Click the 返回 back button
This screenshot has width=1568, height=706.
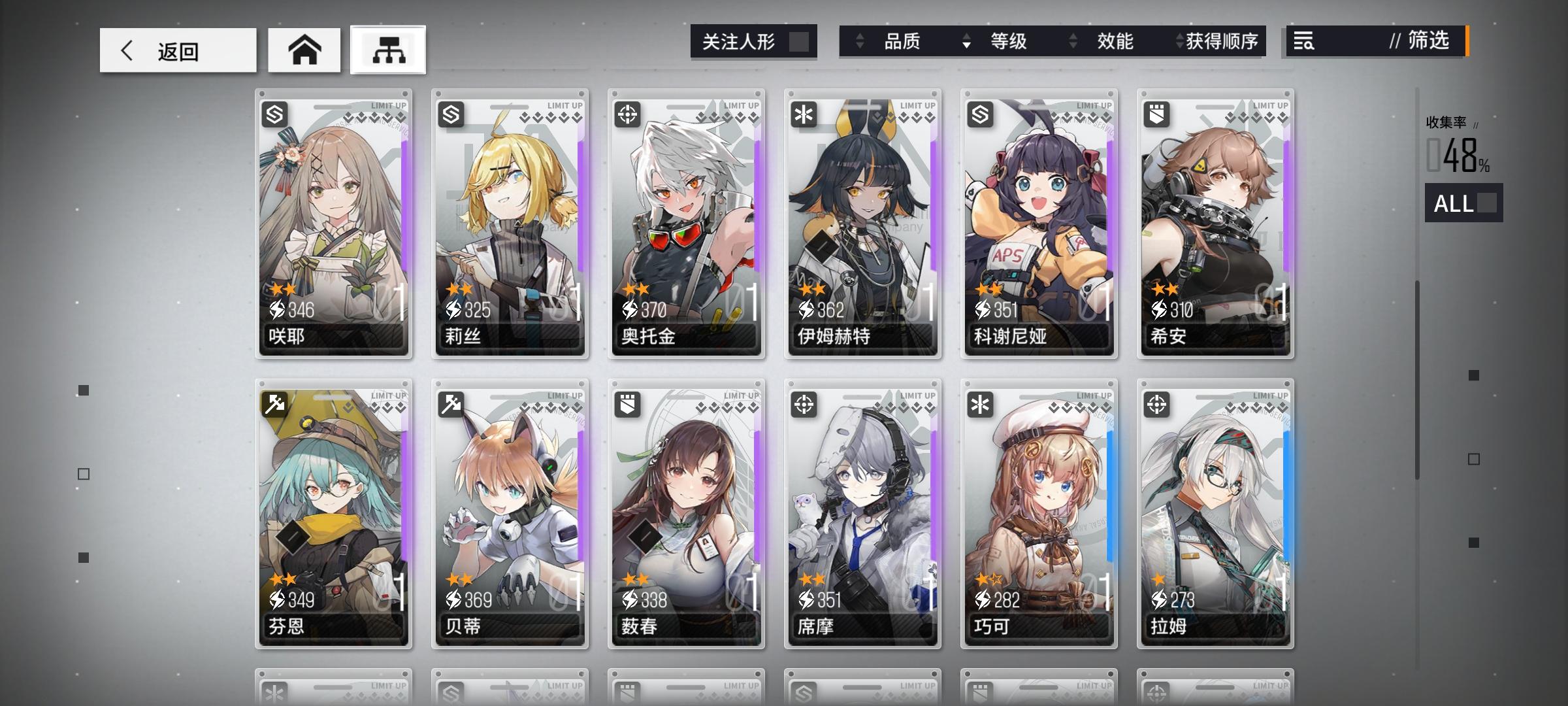177,50
